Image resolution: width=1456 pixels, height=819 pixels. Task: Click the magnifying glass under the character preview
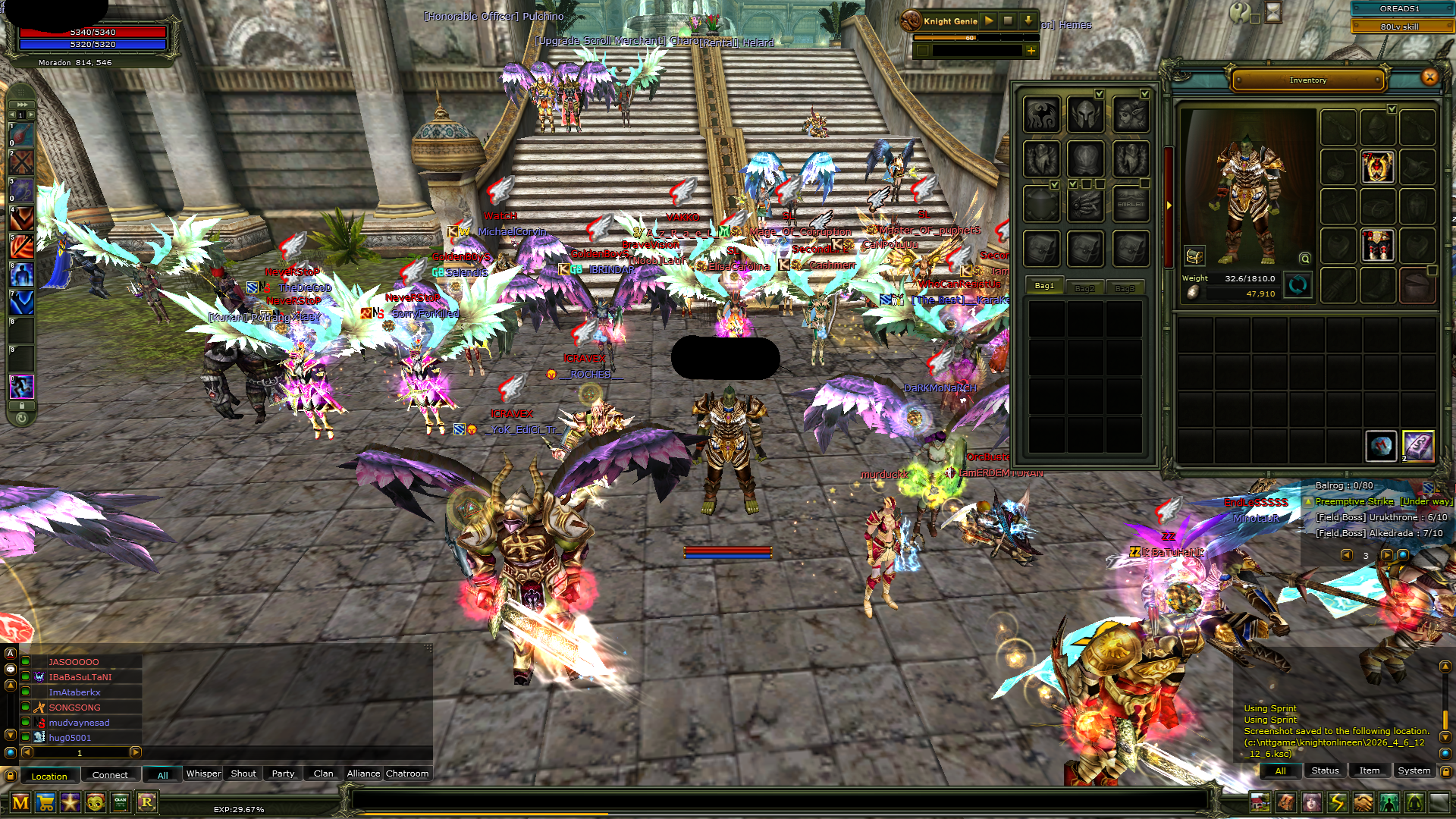tap(1304, 259)
